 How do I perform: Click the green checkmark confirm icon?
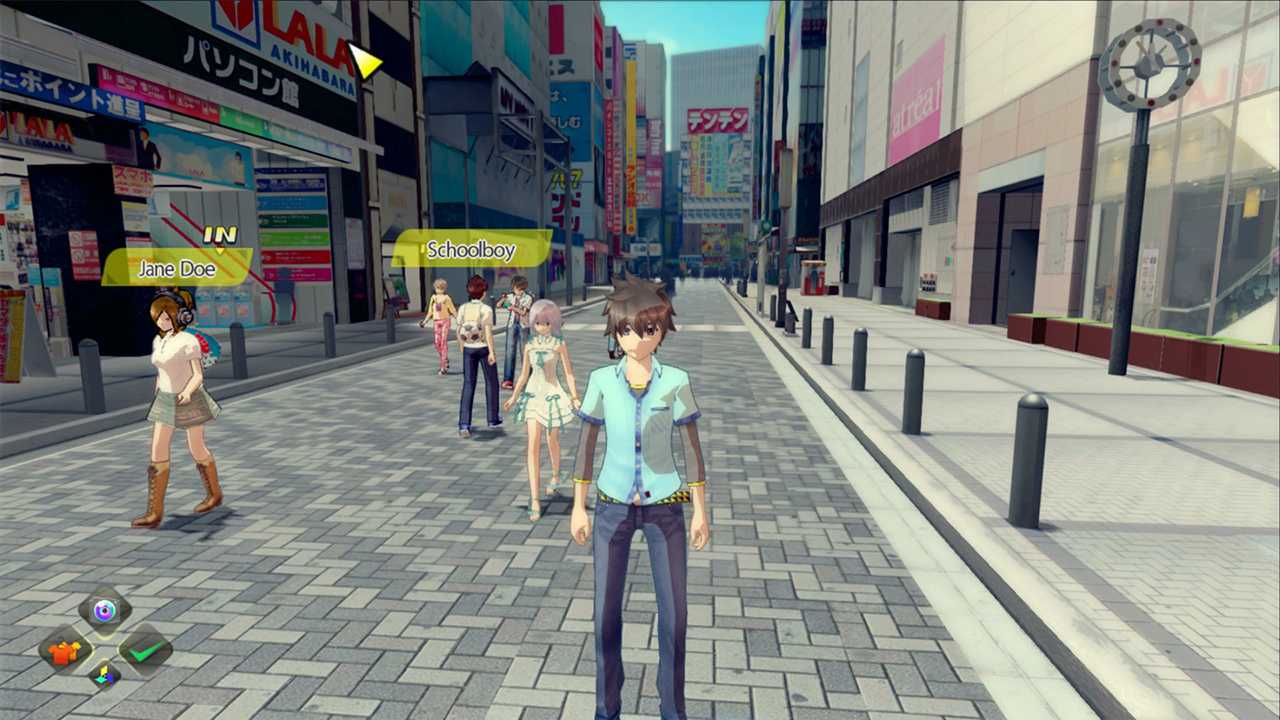(x=146, y=652)
